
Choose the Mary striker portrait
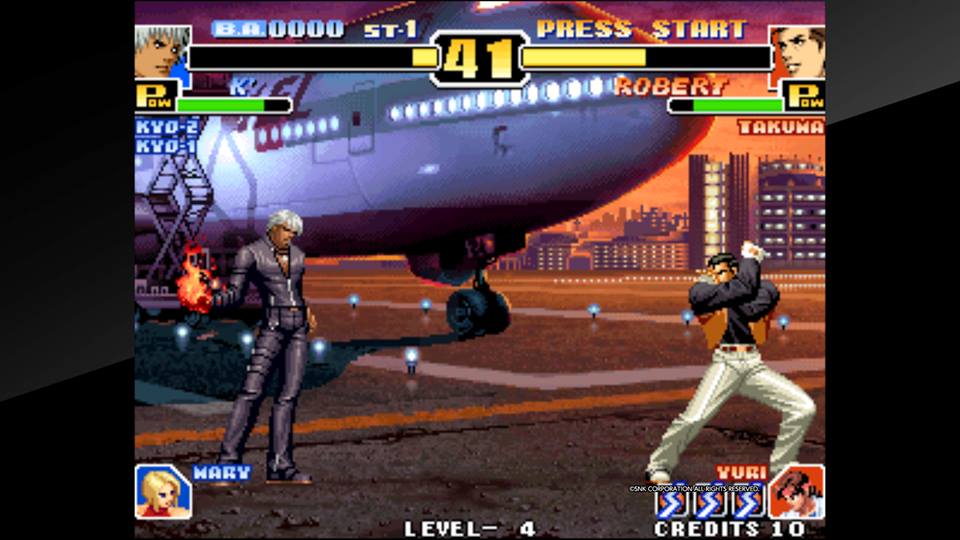pos(162,492)
